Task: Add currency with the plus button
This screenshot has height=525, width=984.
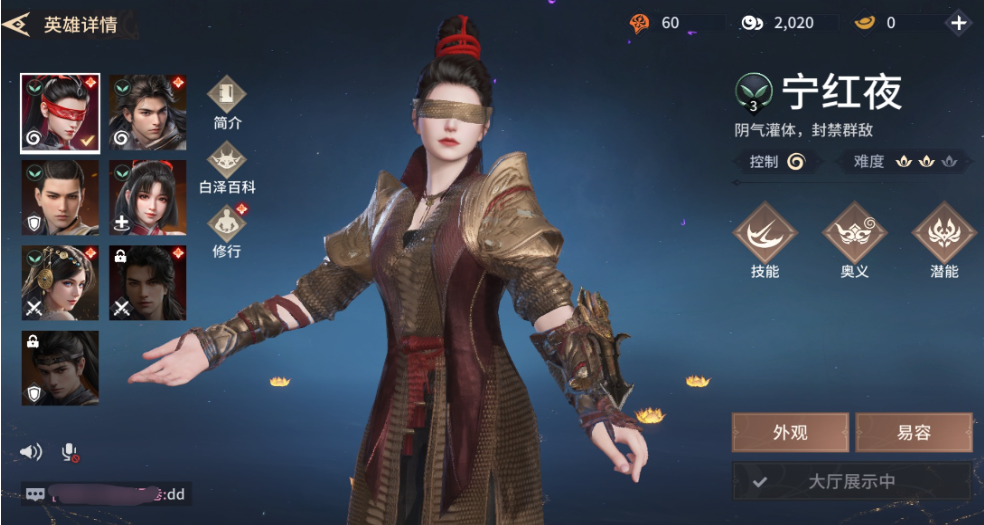Action: [958, 23]
